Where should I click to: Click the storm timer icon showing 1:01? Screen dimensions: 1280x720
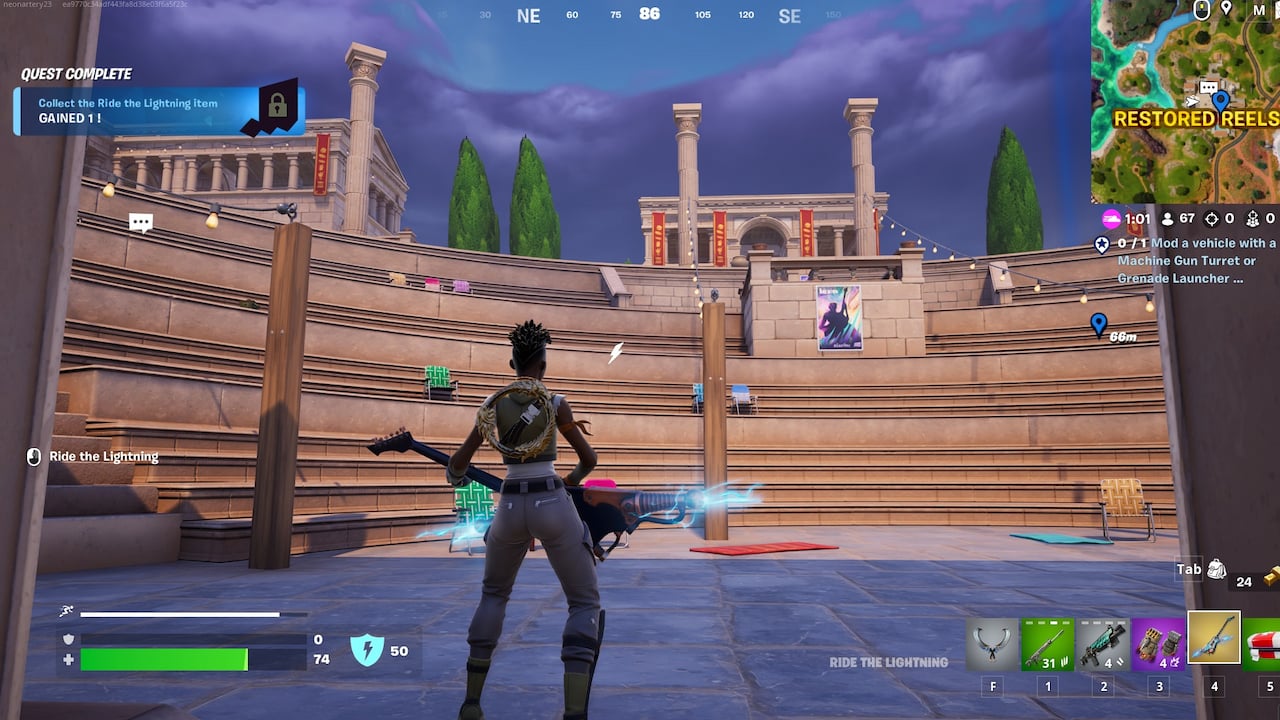pos(1110,219)
